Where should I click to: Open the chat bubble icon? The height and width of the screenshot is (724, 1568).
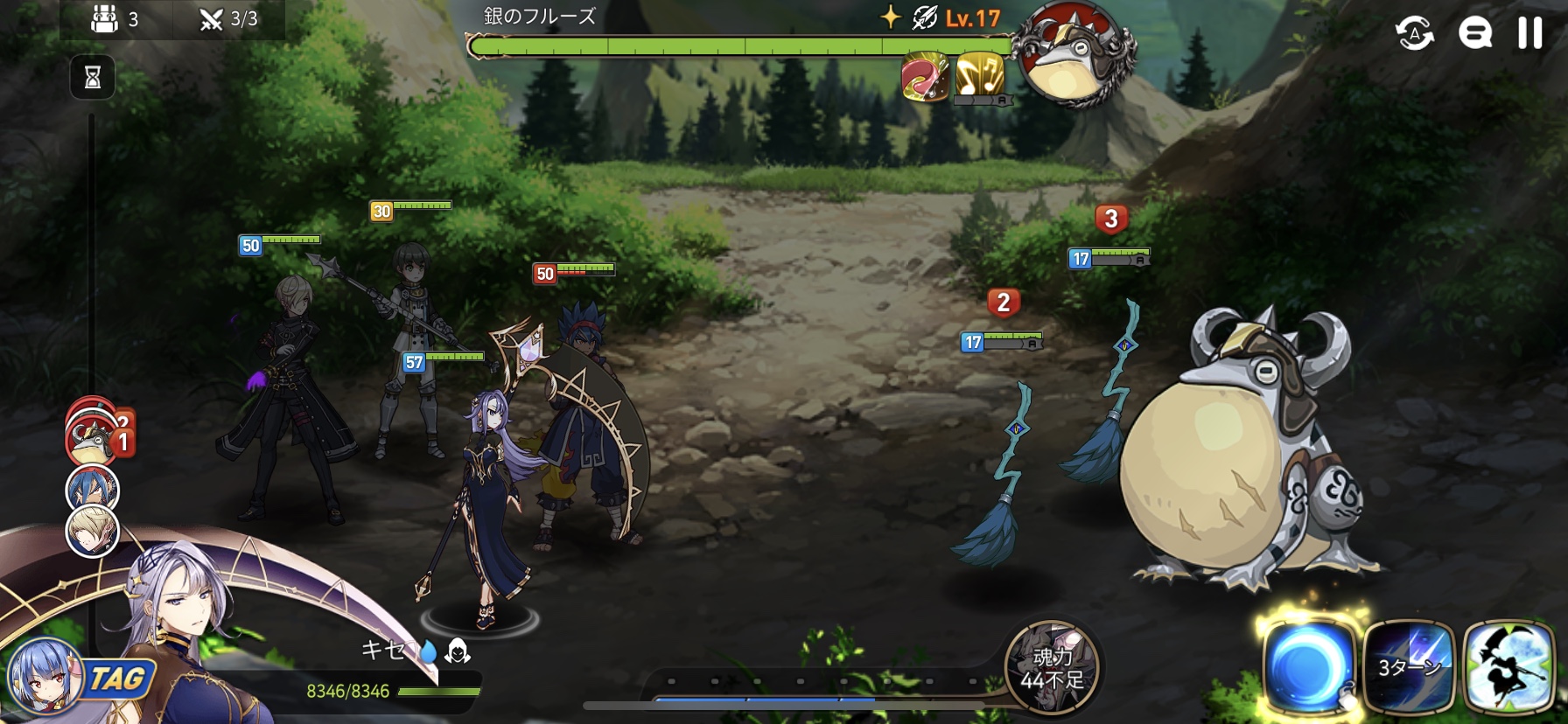point(1474,34)
